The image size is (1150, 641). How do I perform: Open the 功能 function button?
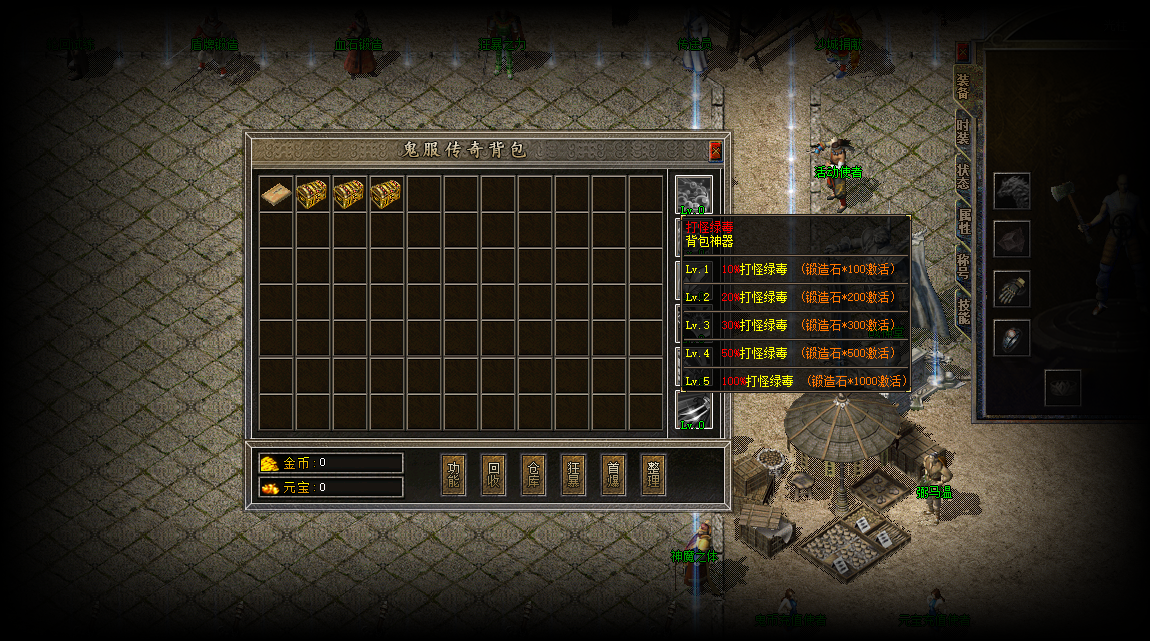click(454, 474)
